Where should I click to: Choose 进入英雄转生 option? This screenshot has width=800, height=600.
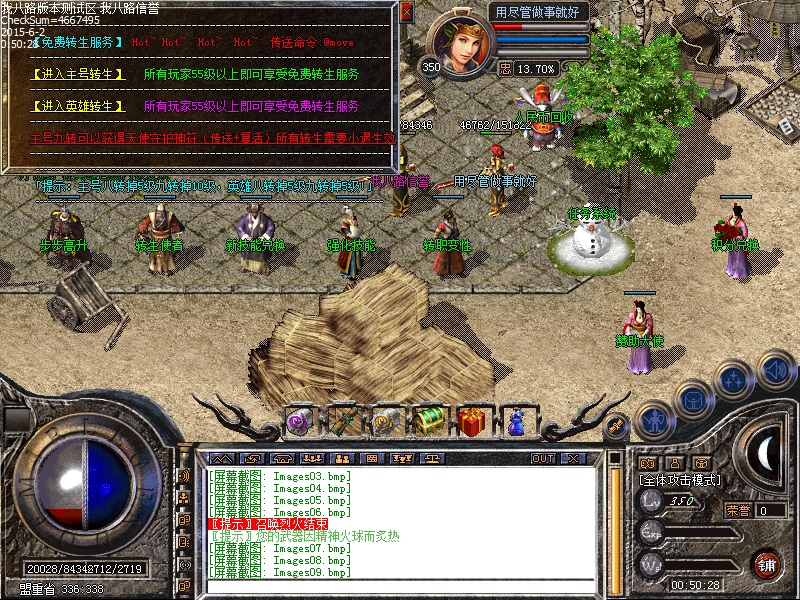[78, 106]
